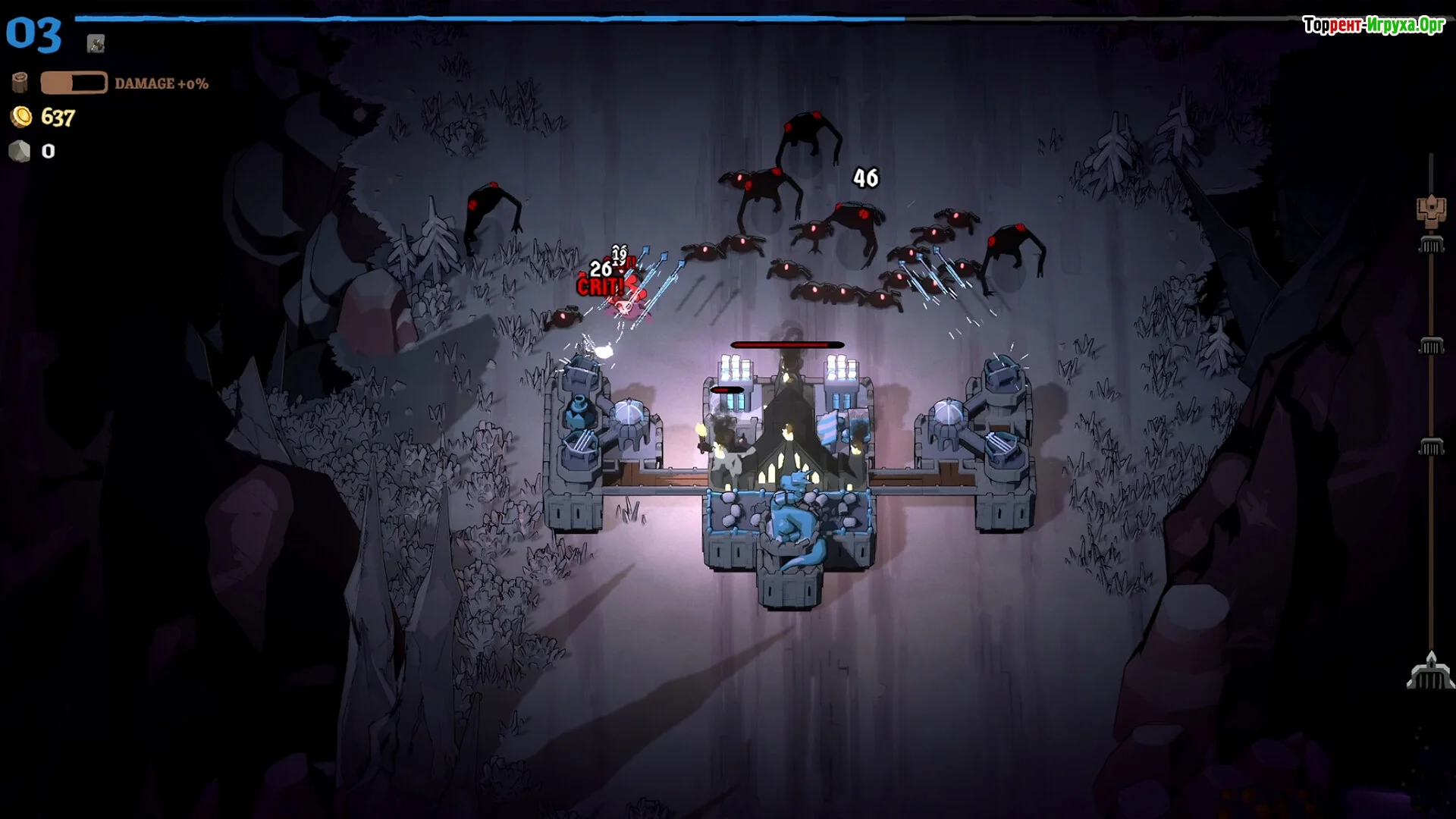This screenshot has height=819, width=1456.
Task: Click the gold coin resource icon
Action: [x=21, y=117]
